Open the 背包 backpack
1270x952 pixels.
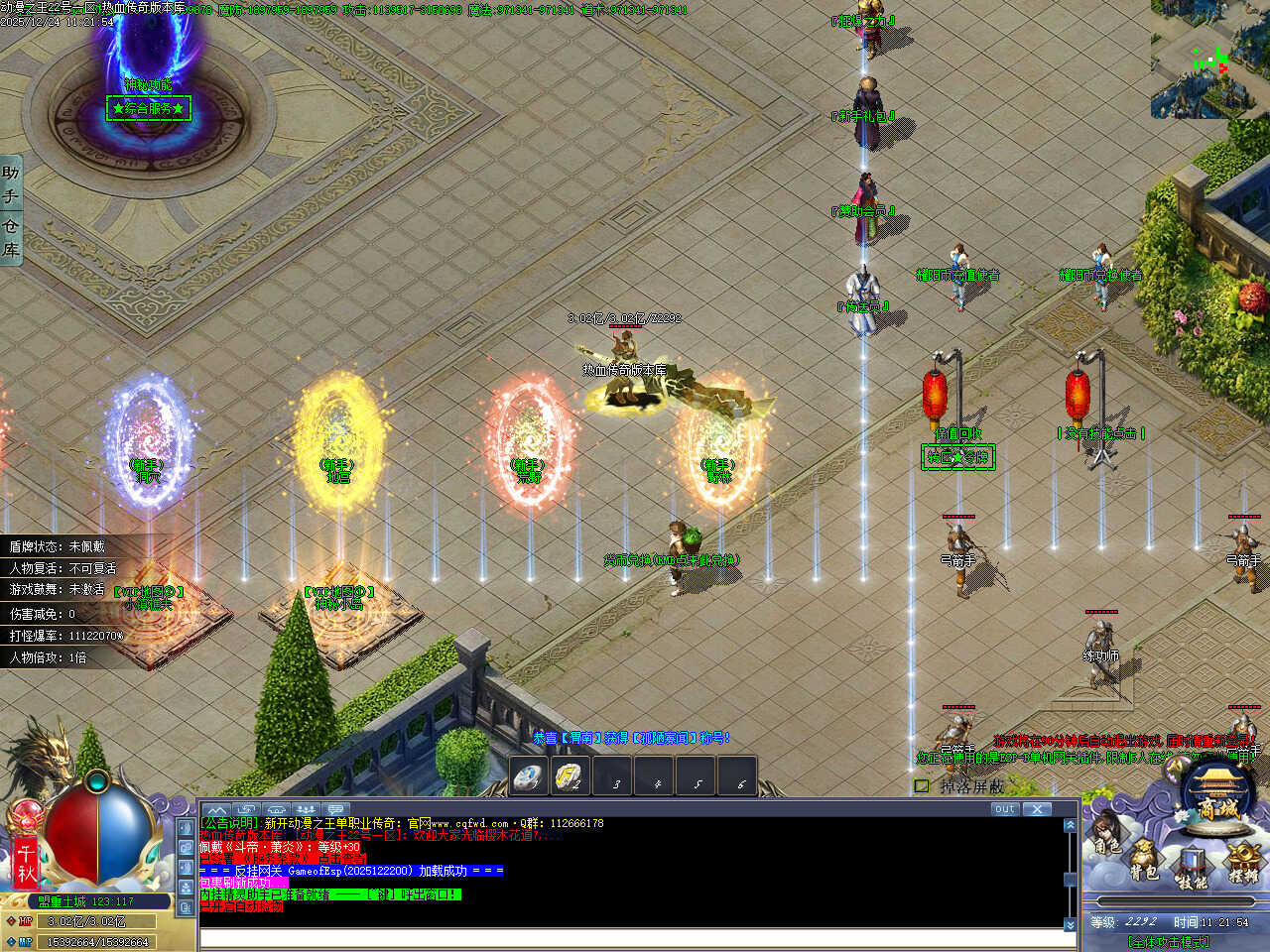[x=1144, y=861]
